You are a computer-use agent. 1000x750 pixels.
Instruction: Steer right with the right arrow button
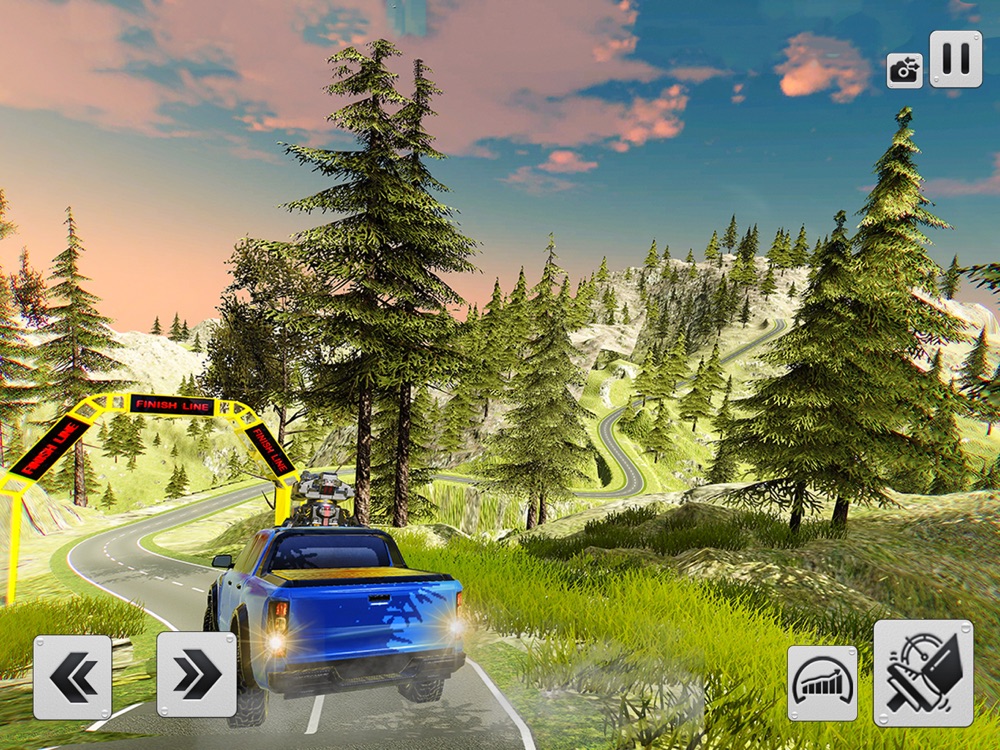(x=197, y=675)
